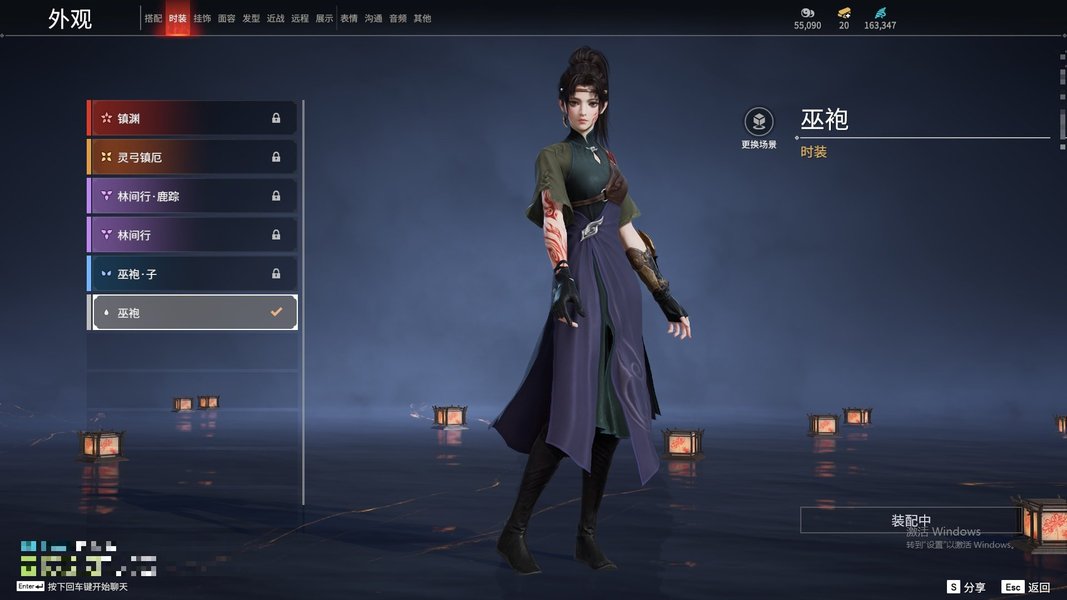
Task: Pick the 林间行·鹿踪 outfit
Action: click(192, 196)
